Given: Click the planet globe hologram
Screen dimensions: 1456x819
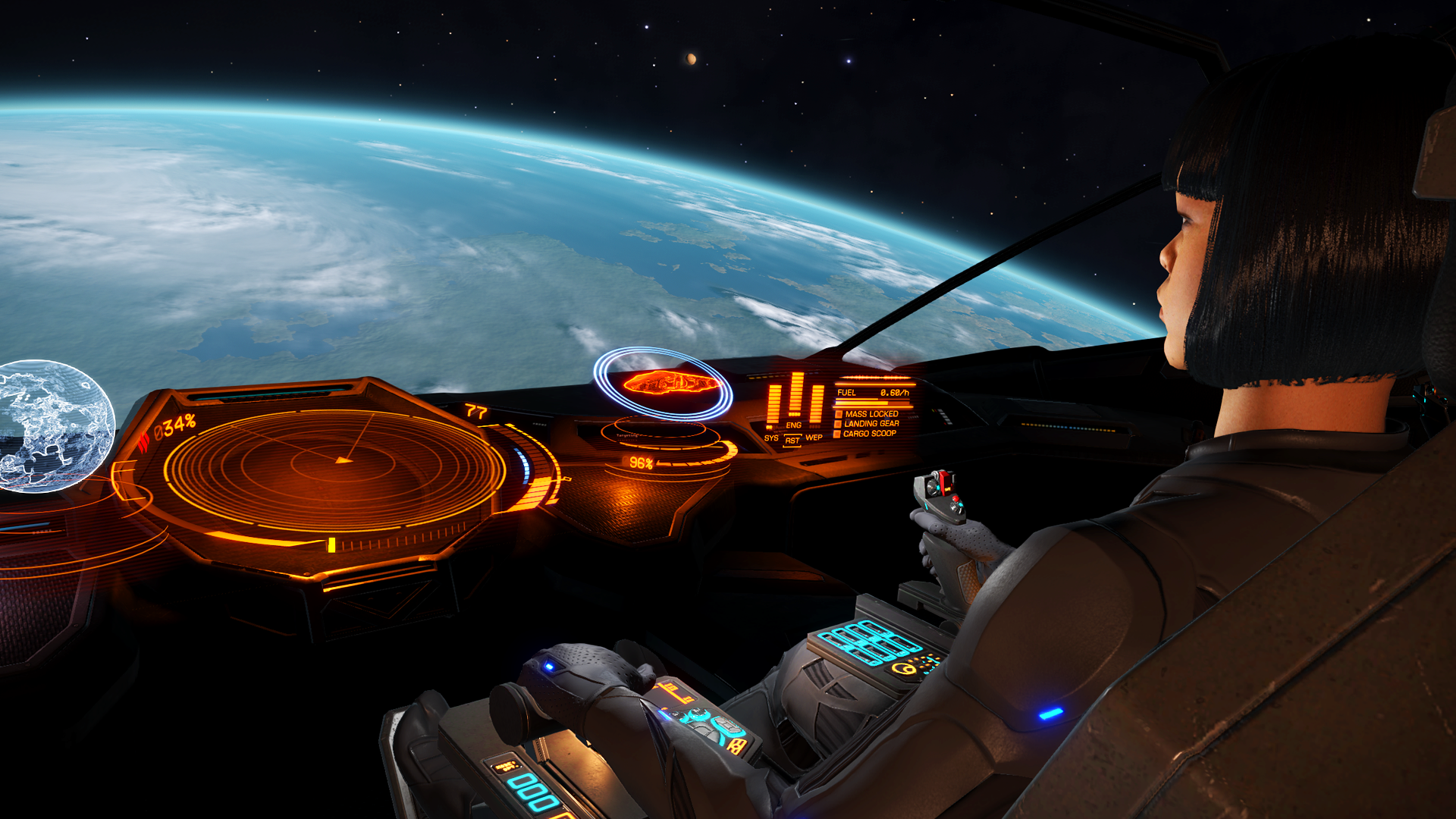Looking at the screenshot, I should (x=52, y=426).
